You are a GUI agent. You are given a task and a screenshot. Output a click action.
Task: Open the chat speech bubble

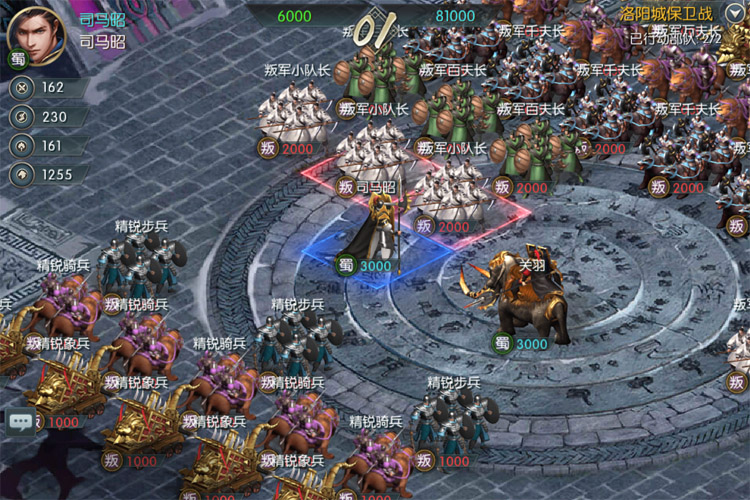click(20, 421)
